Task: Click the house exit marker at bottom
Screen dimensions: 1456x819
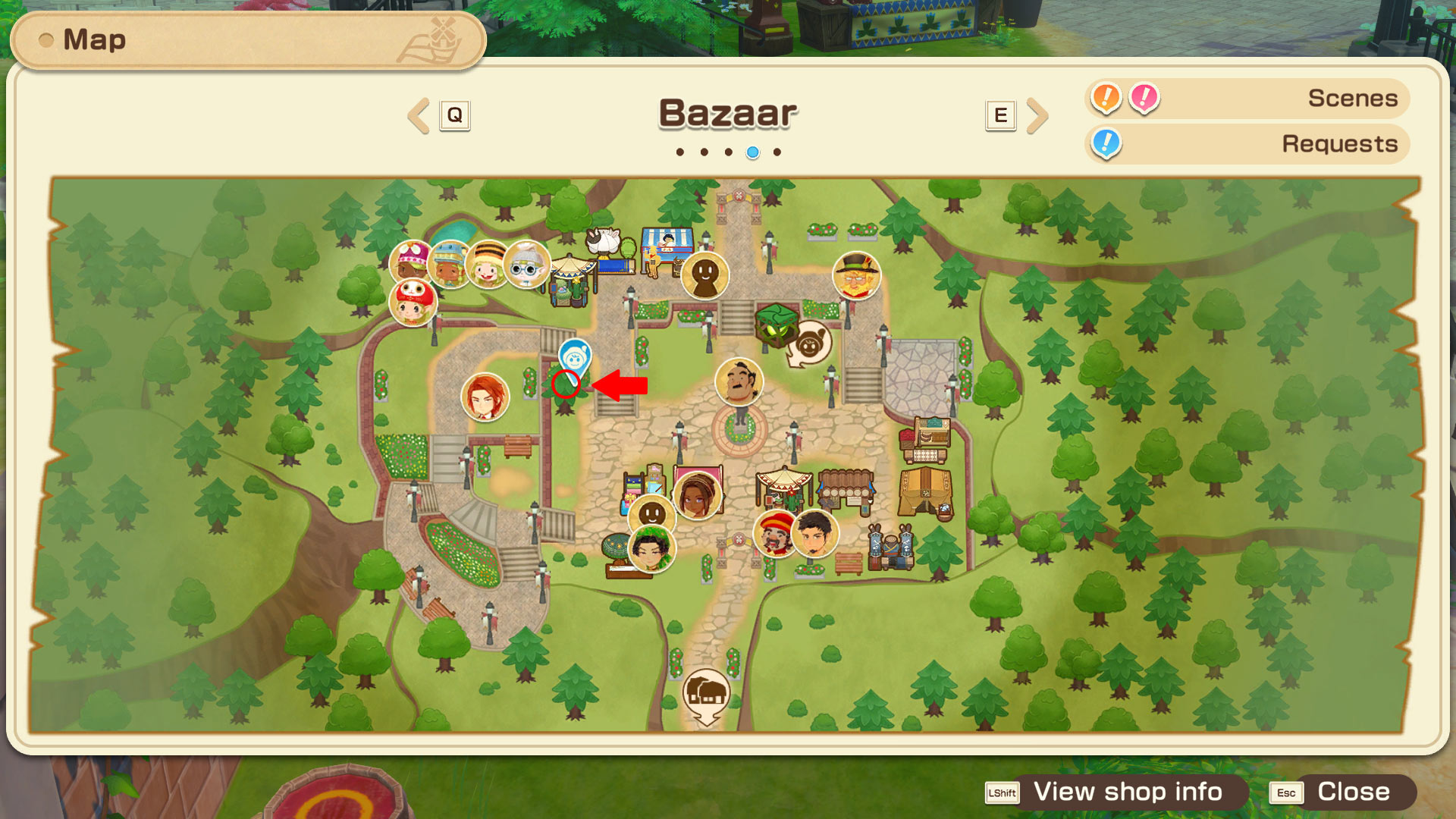Action: 706,694
